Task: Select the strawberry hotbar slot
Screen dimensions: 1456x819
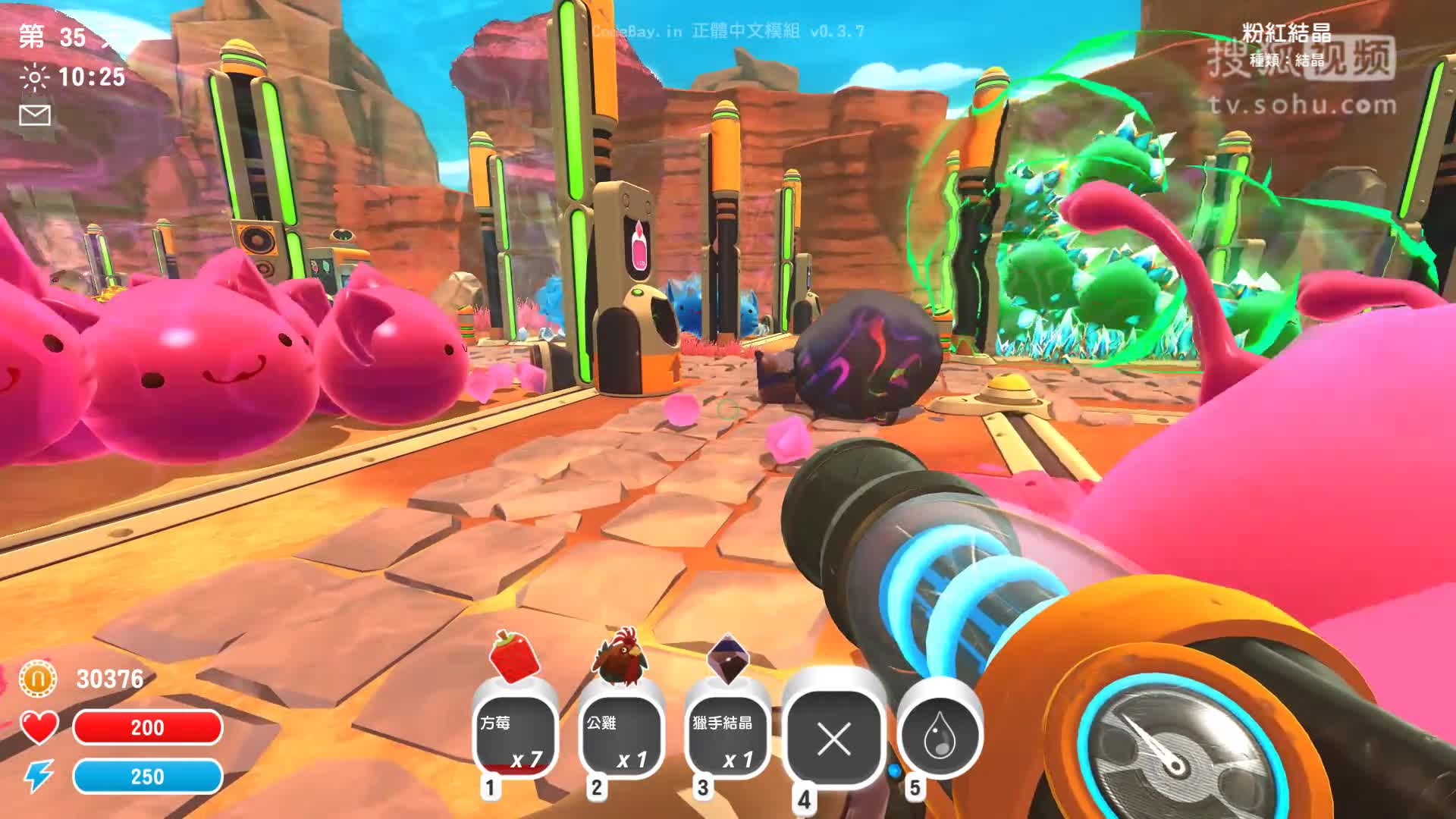Action: [515, 737]
